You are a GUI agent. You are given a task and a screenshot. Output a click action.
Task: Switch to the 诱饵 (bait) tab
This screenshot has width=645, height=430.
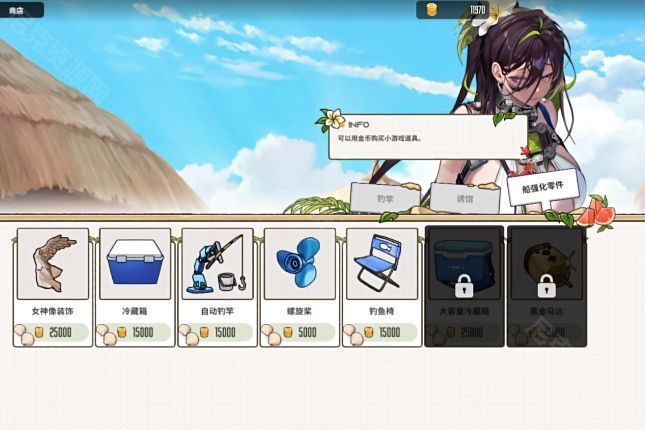tap(465, 198)
